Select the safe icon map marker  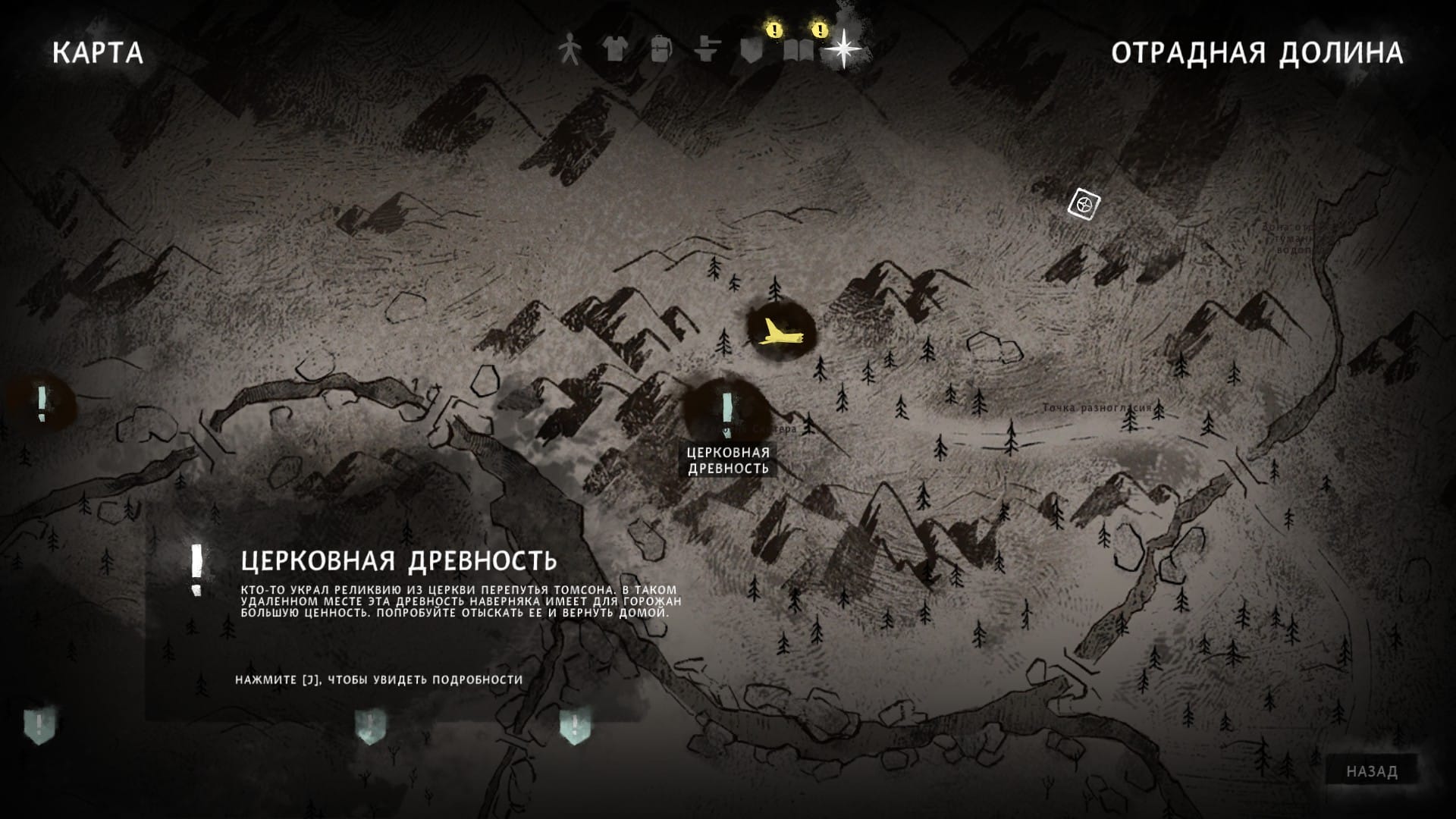pos(1084,205)
